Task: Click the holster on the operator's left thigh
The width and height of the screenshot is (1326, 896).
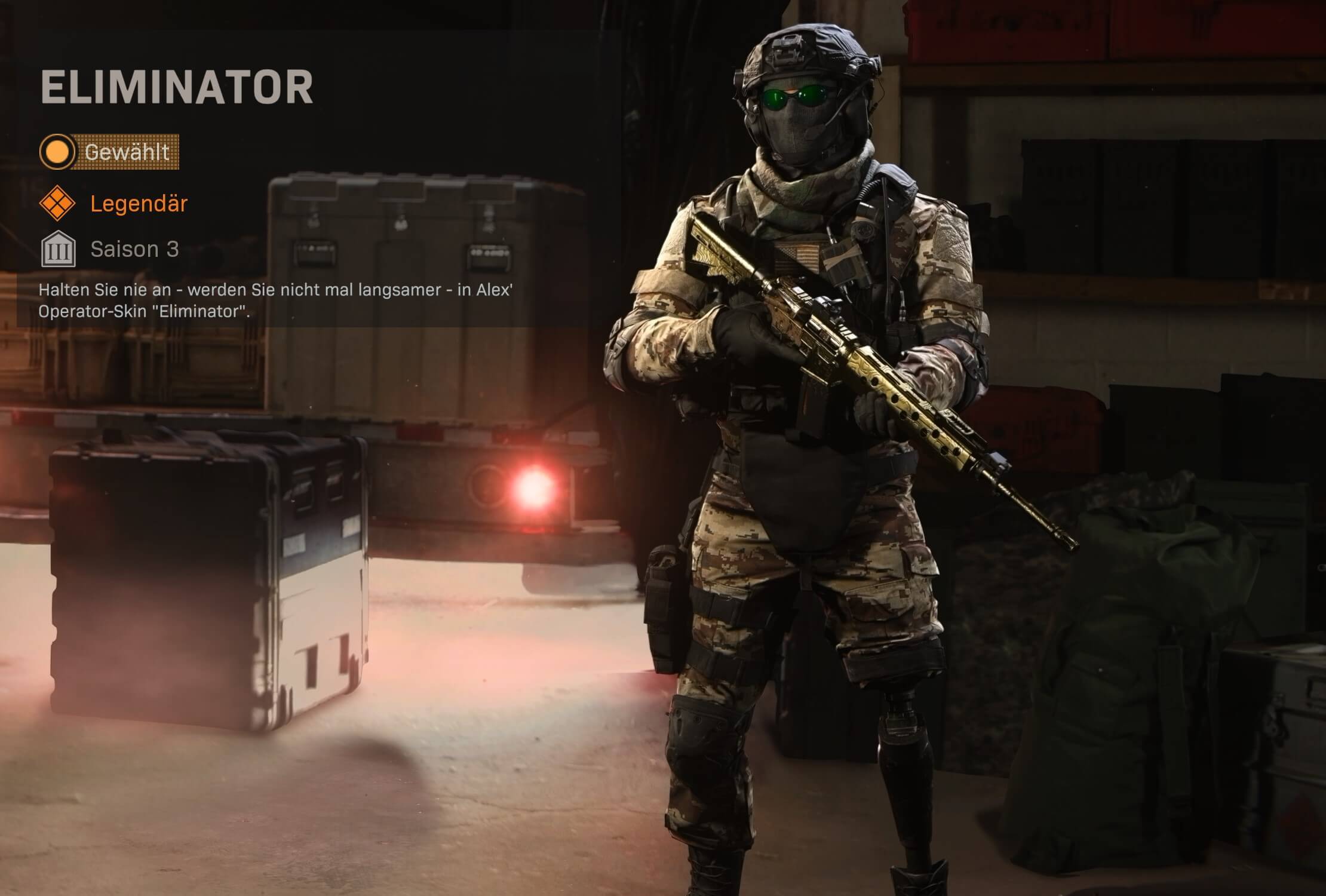Action: (x=663, y=603)
